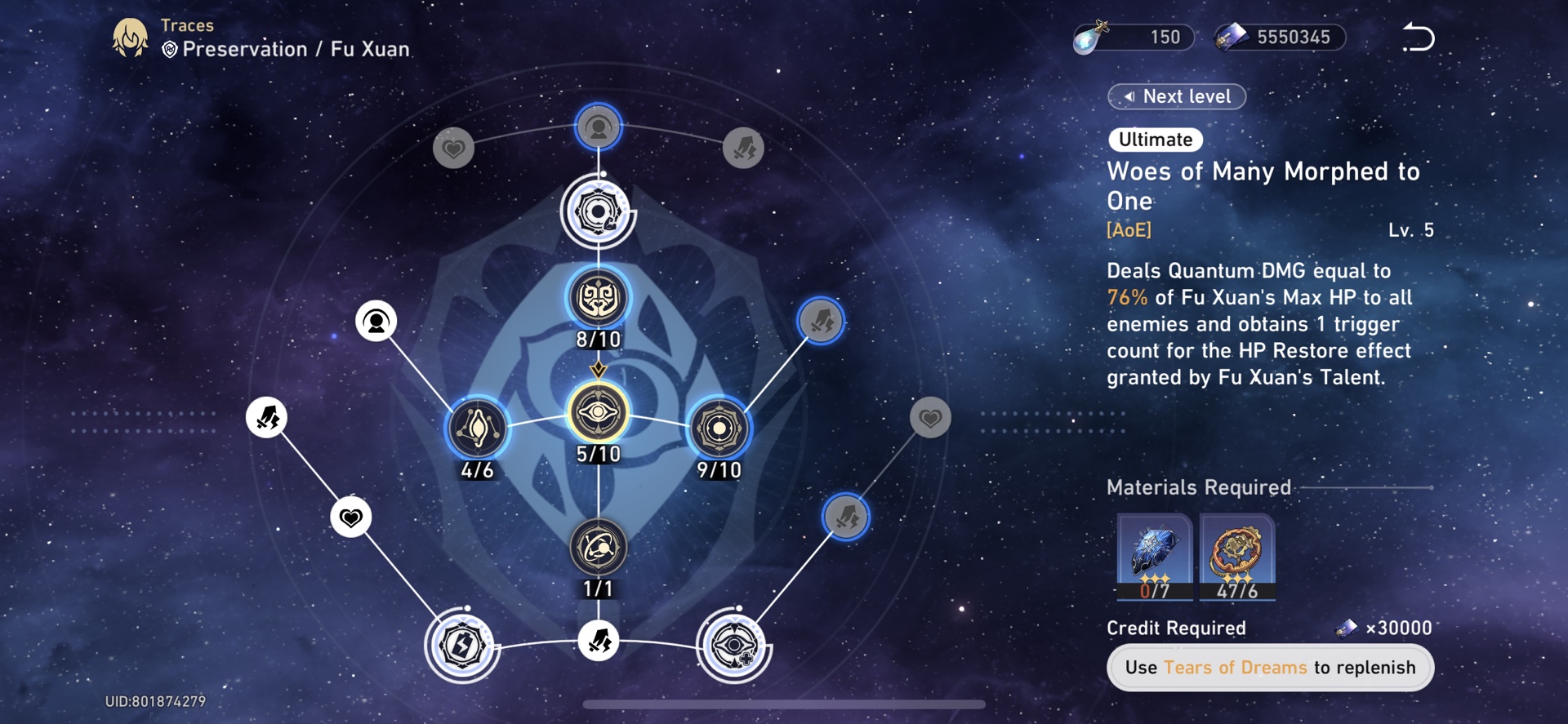Screen dimensions: 1568x724
Task: Click the Trailblaze Power potion icon
Action: click(x=1091, y=36)
